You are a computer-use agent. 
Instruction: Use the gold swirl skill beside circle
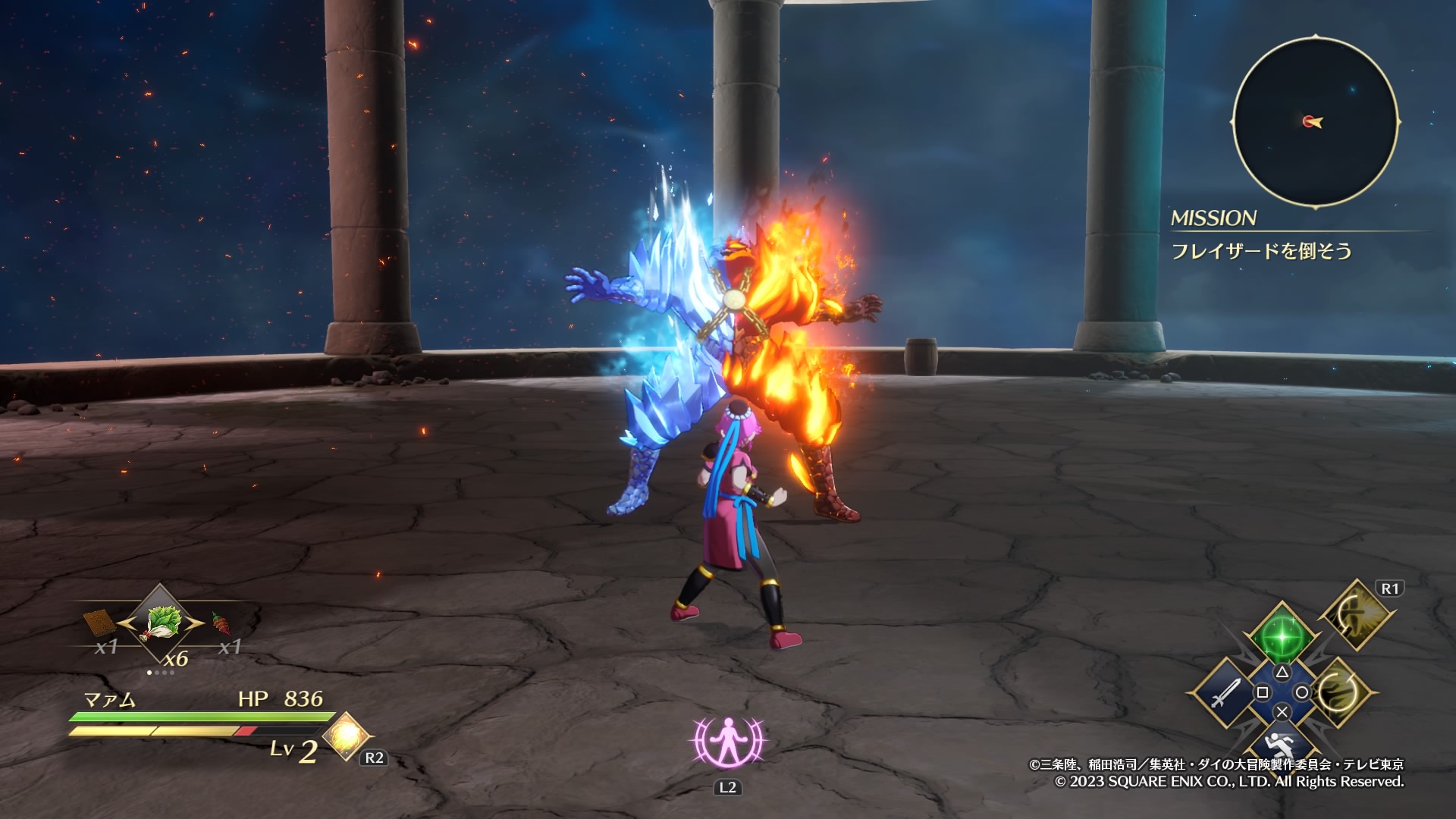[1338, 692]
